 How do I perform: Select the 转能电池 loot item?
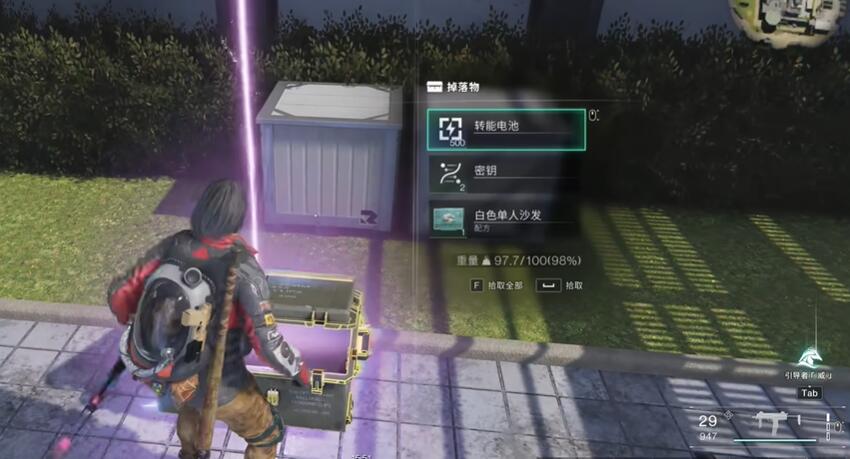pyautogui.click(x=506, y=130)
